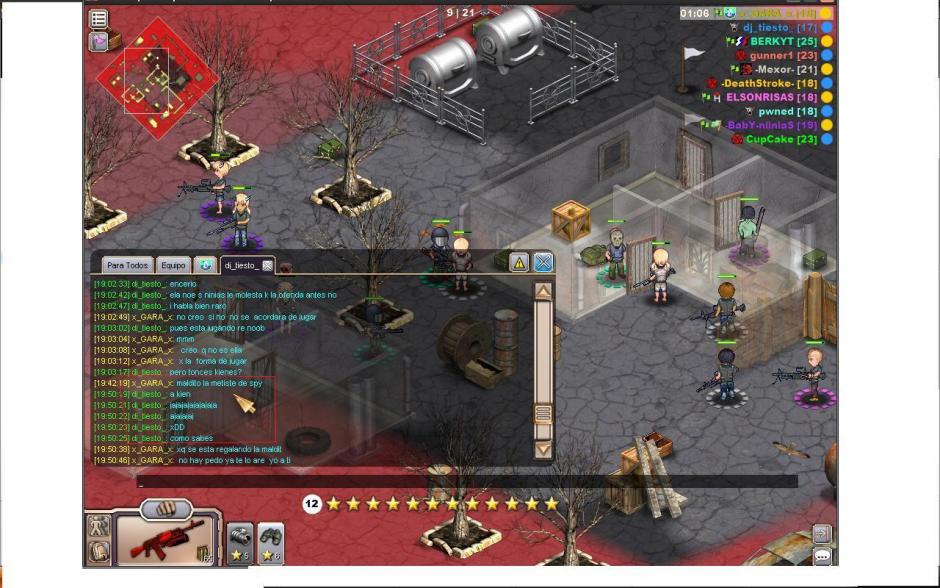Switch to the Equipo chat tab
The image size is (940, 588).
pos(173,265)
